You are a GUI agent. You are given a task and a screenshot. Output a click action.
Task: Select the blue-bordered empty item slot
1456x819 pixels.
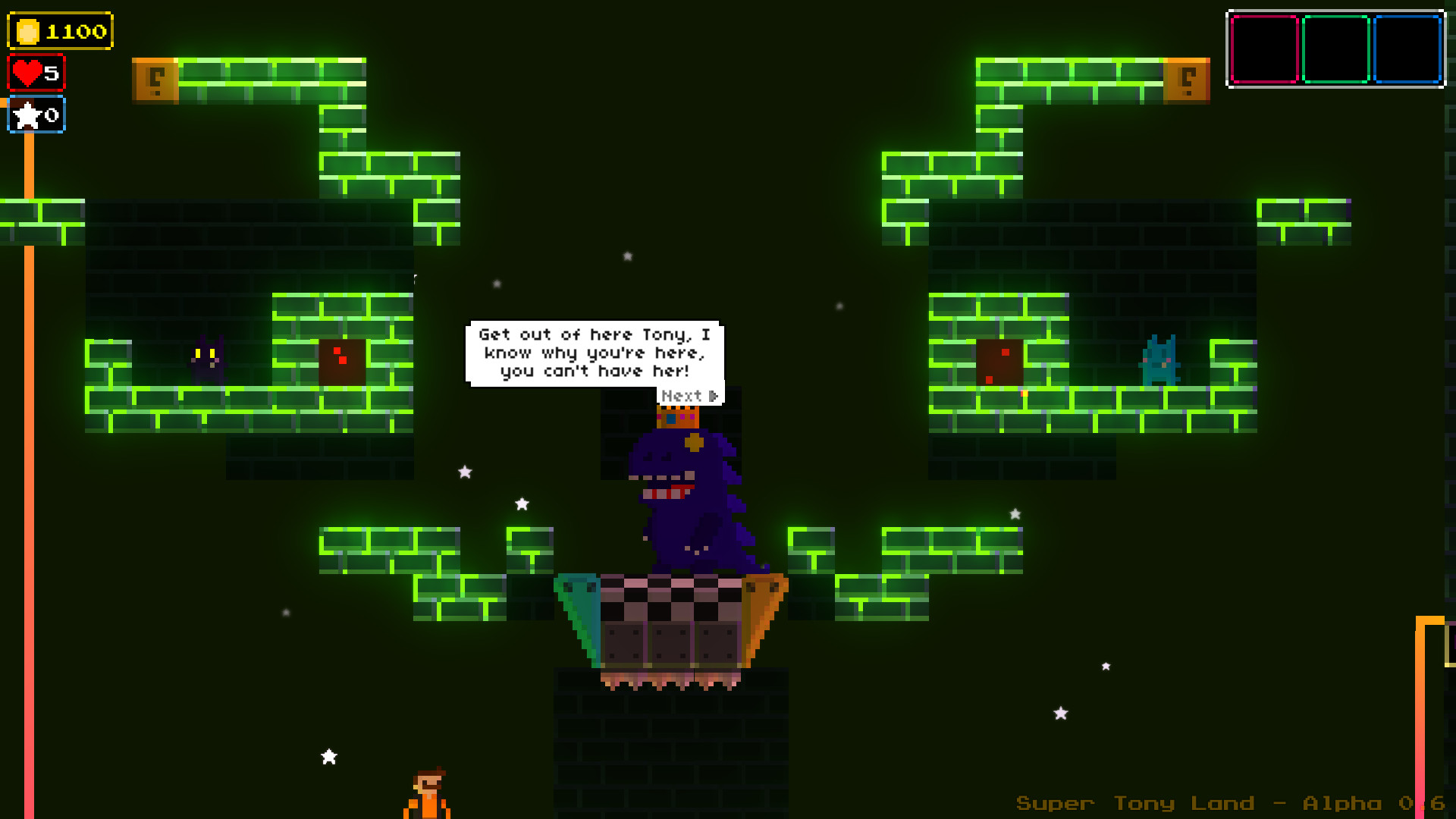(x=1407, y=49)
